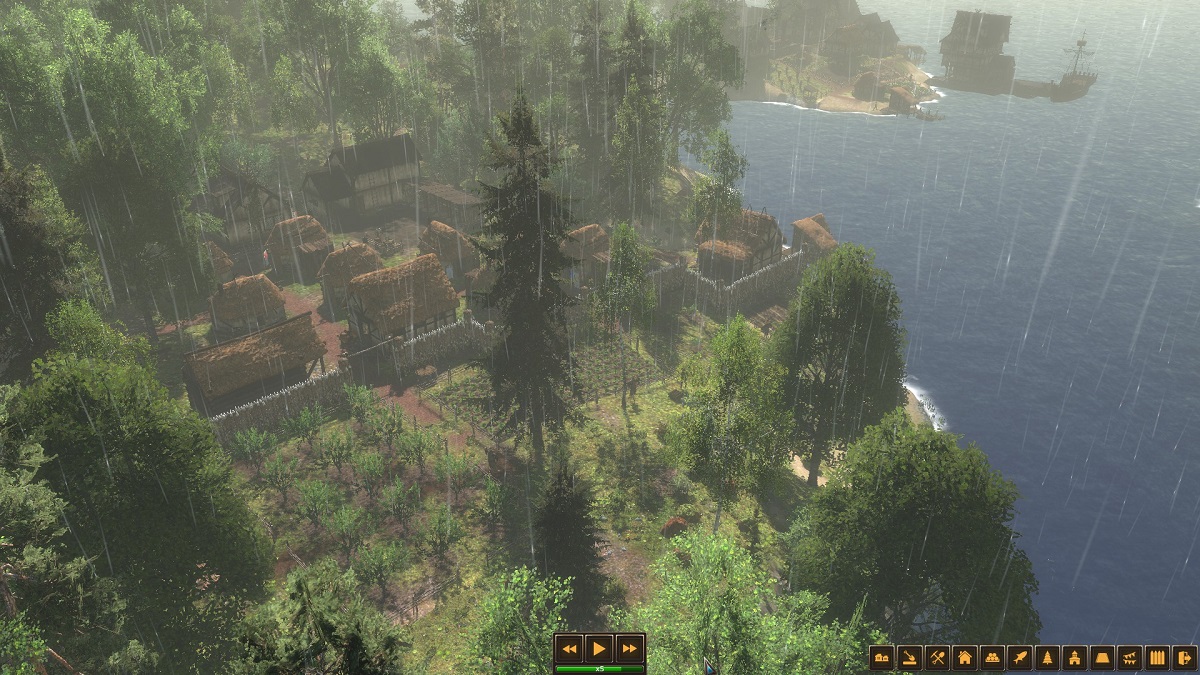Open the stacked logs storage icon
This screenshot has height=675, width=1200.
coord(992,657)
